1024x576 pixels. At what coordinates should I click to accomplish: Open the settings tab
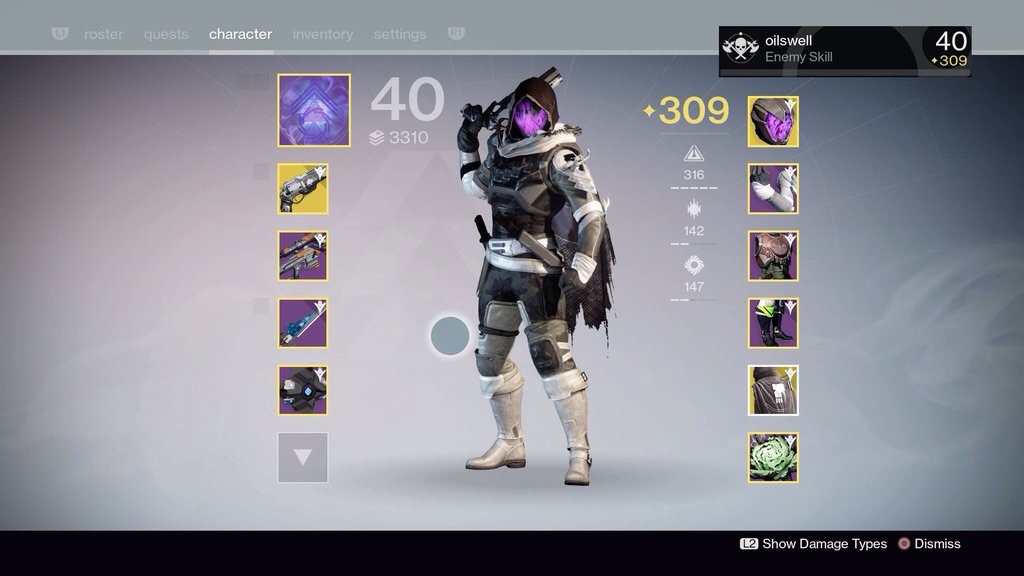pyautogui.click(x=400, y=34)
